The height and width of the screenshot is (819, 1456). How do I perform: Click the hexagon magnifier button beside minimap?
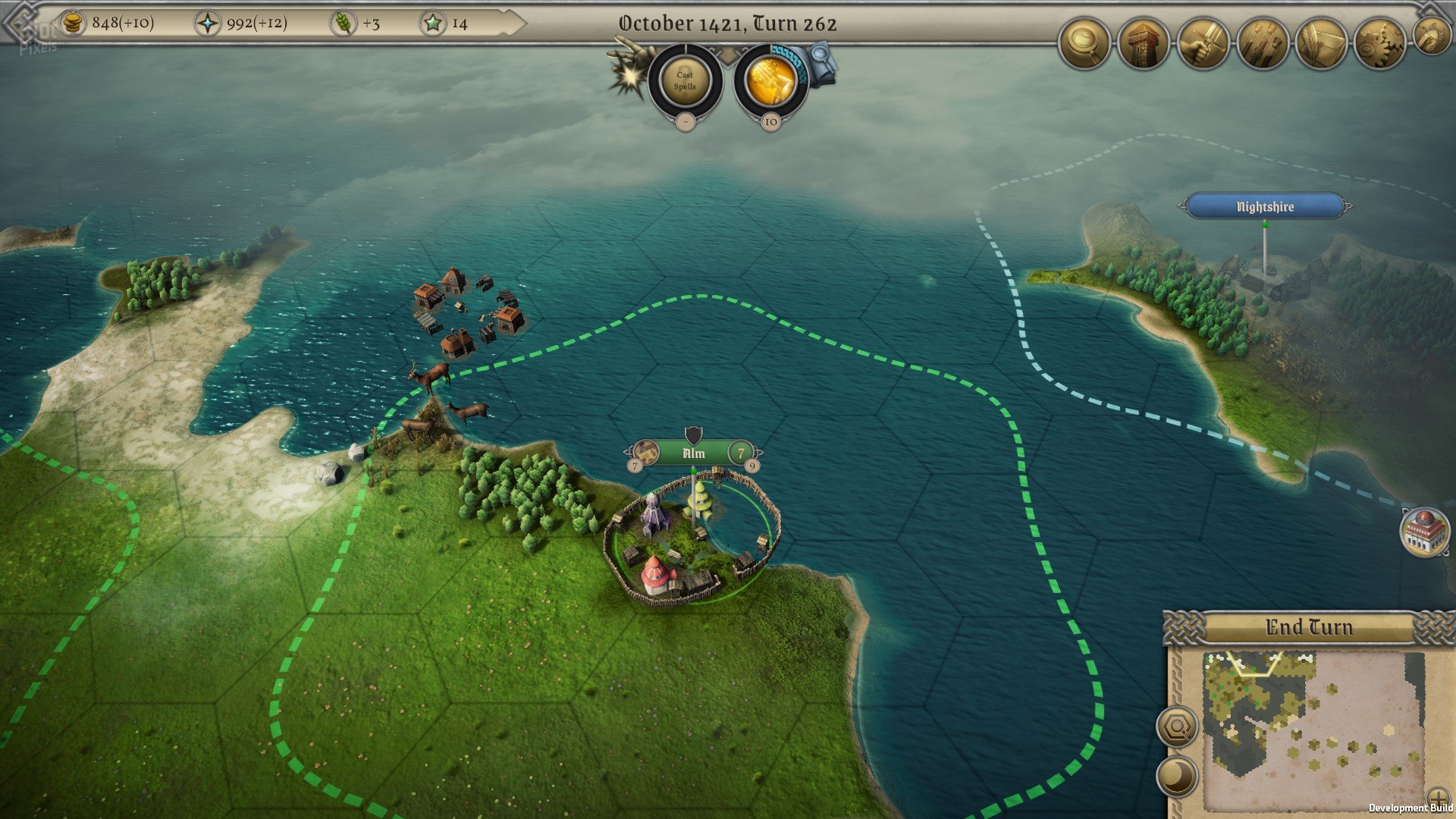1177,728
